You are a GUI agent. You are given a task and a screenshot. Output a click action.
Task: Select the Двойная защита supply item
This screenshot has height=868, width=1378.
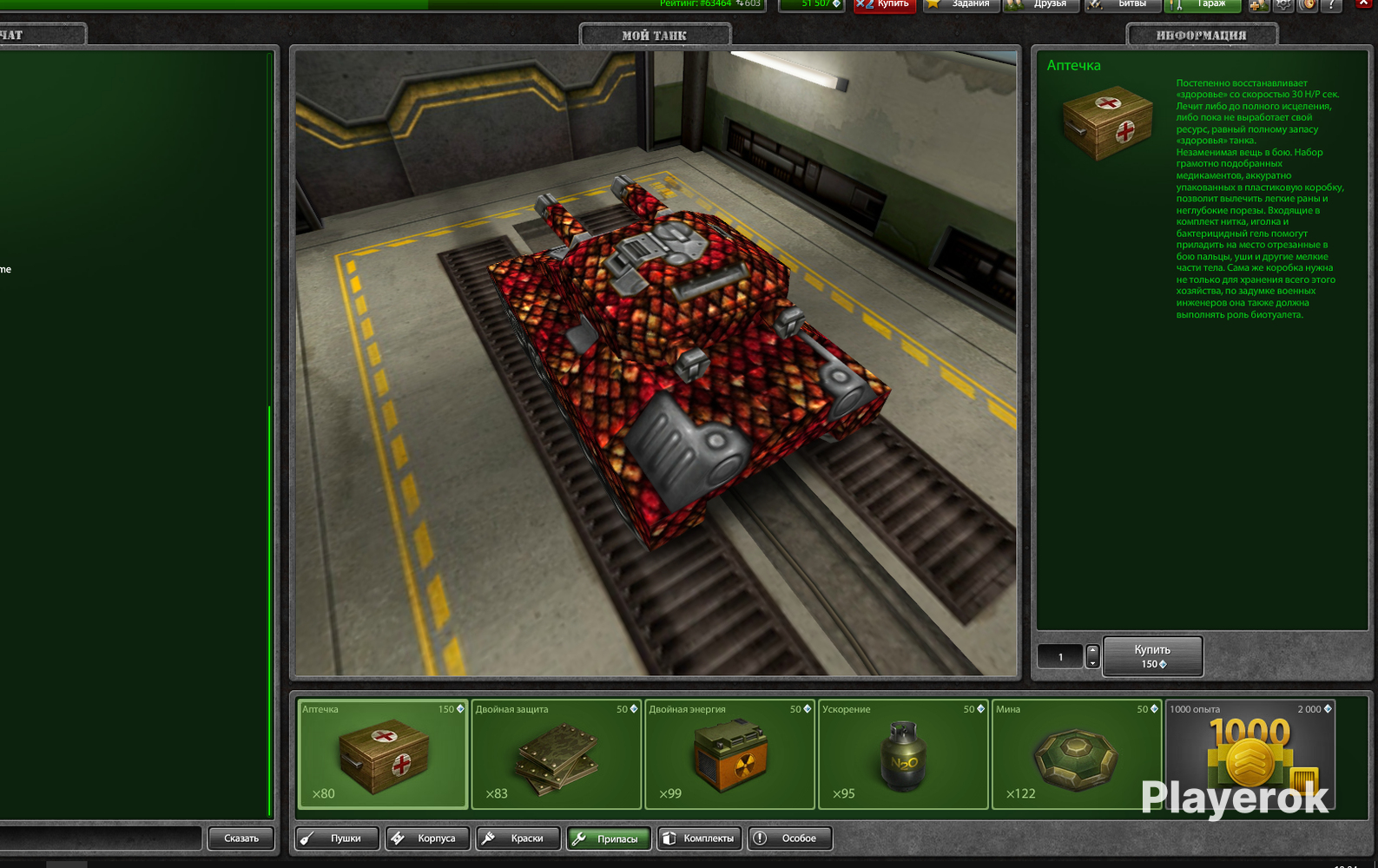(556, 753)
